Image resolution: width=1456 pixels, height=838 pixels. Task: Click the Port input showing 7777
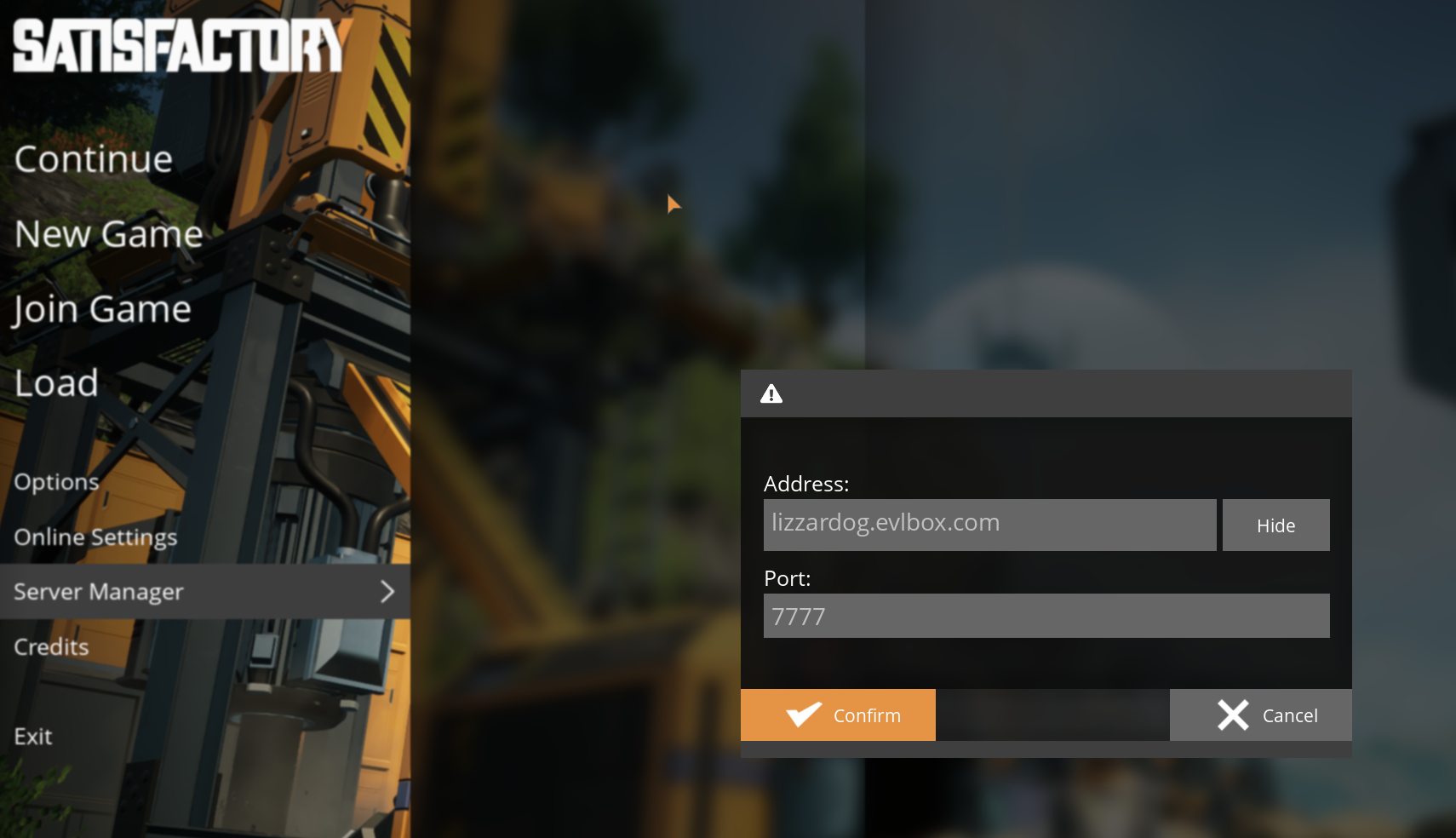pyautogui.click(x=1046, y=616)
